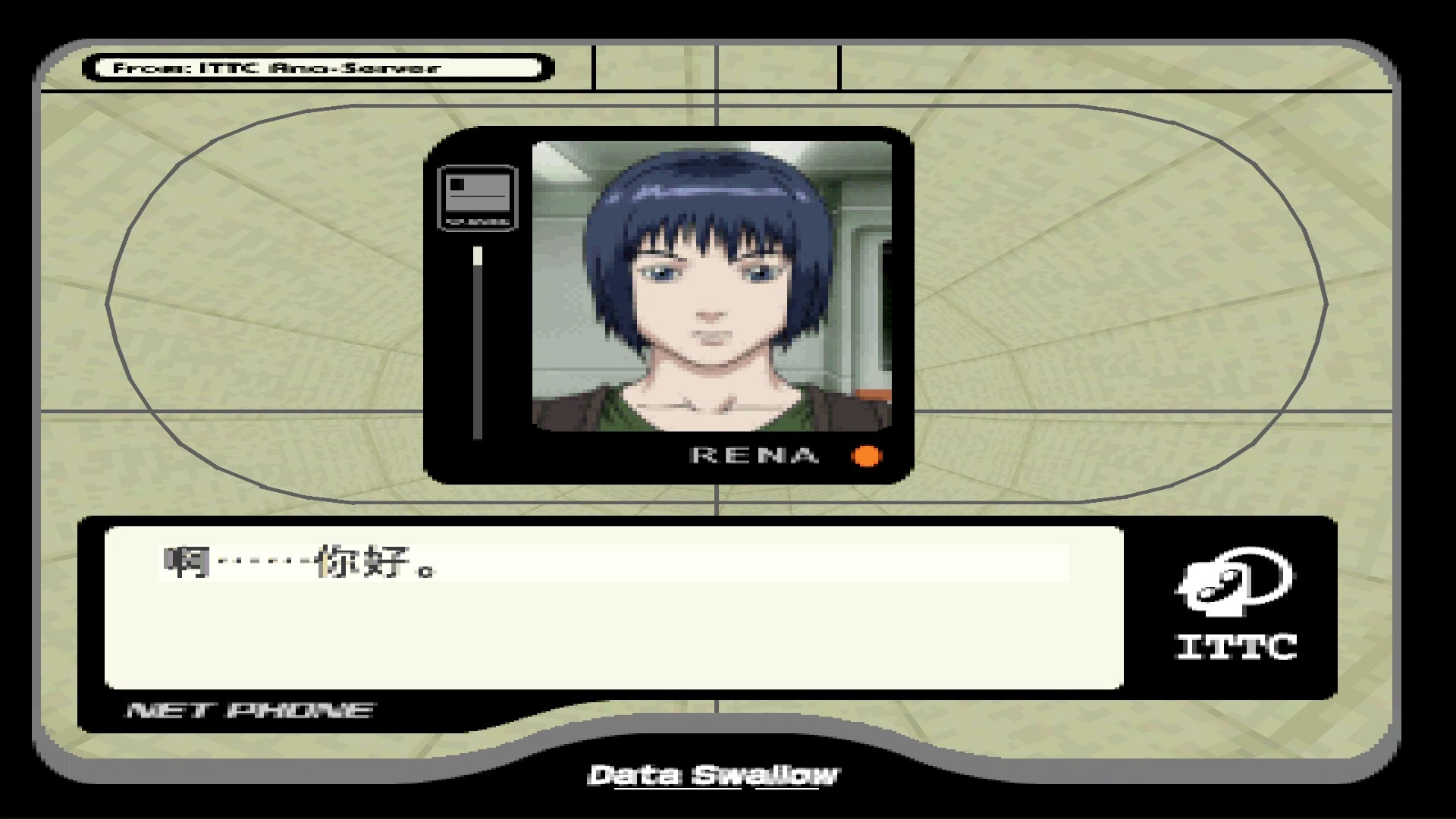Select Rena's video call portrait

(x=711, y=286)
